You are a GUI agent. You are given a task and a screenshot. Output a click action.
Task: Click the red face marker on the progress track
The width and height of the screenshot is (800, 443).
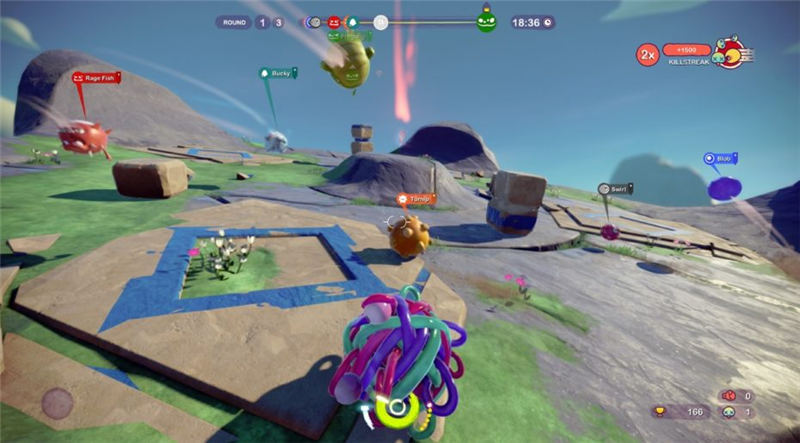pos(333,21)
